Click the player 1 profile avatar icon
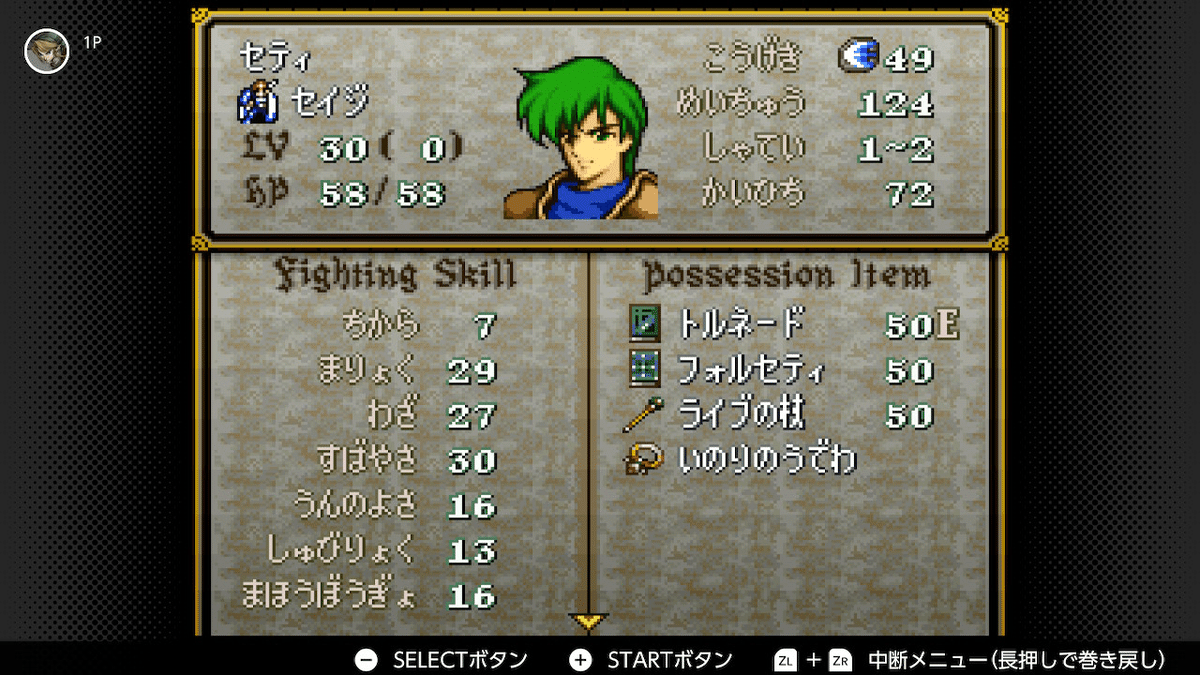 click(x=46, y=51)
